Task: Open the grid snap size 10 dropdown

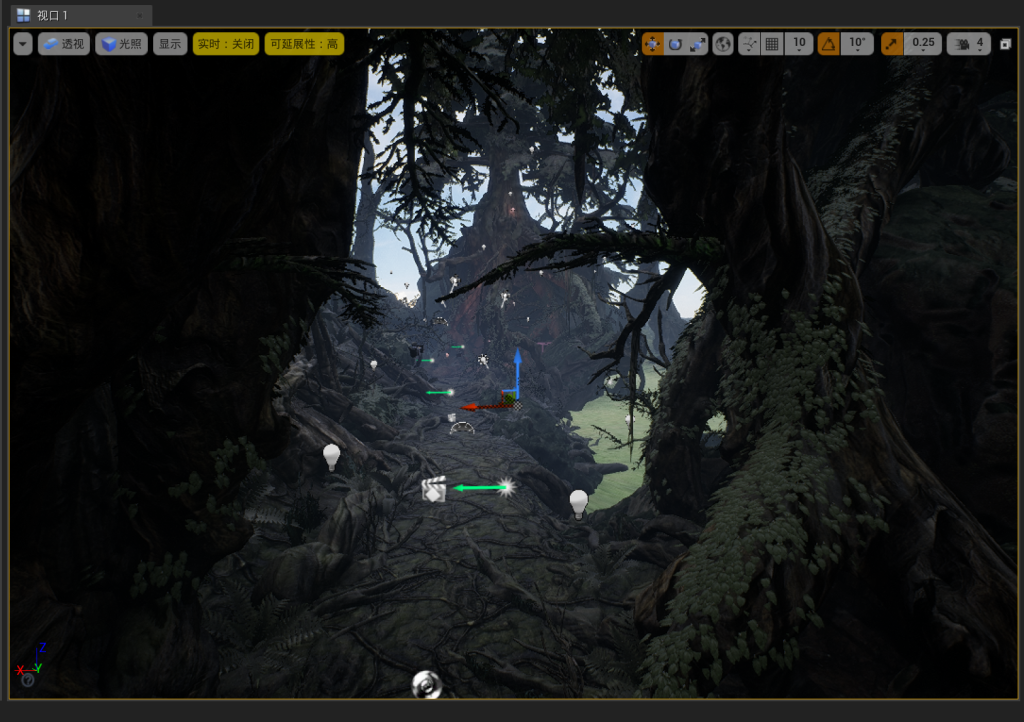Action: 798,44
